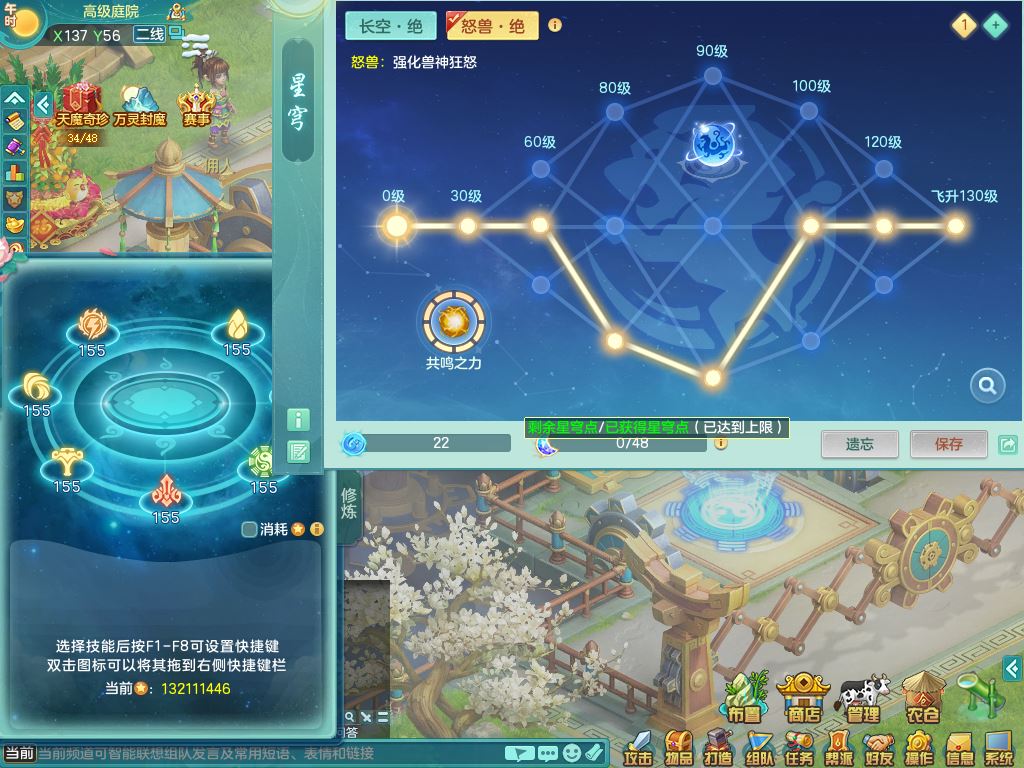Screen dimensions: 1024x768
Task: Select the 怒兽·绝 tab
Action: pos(492,25)
